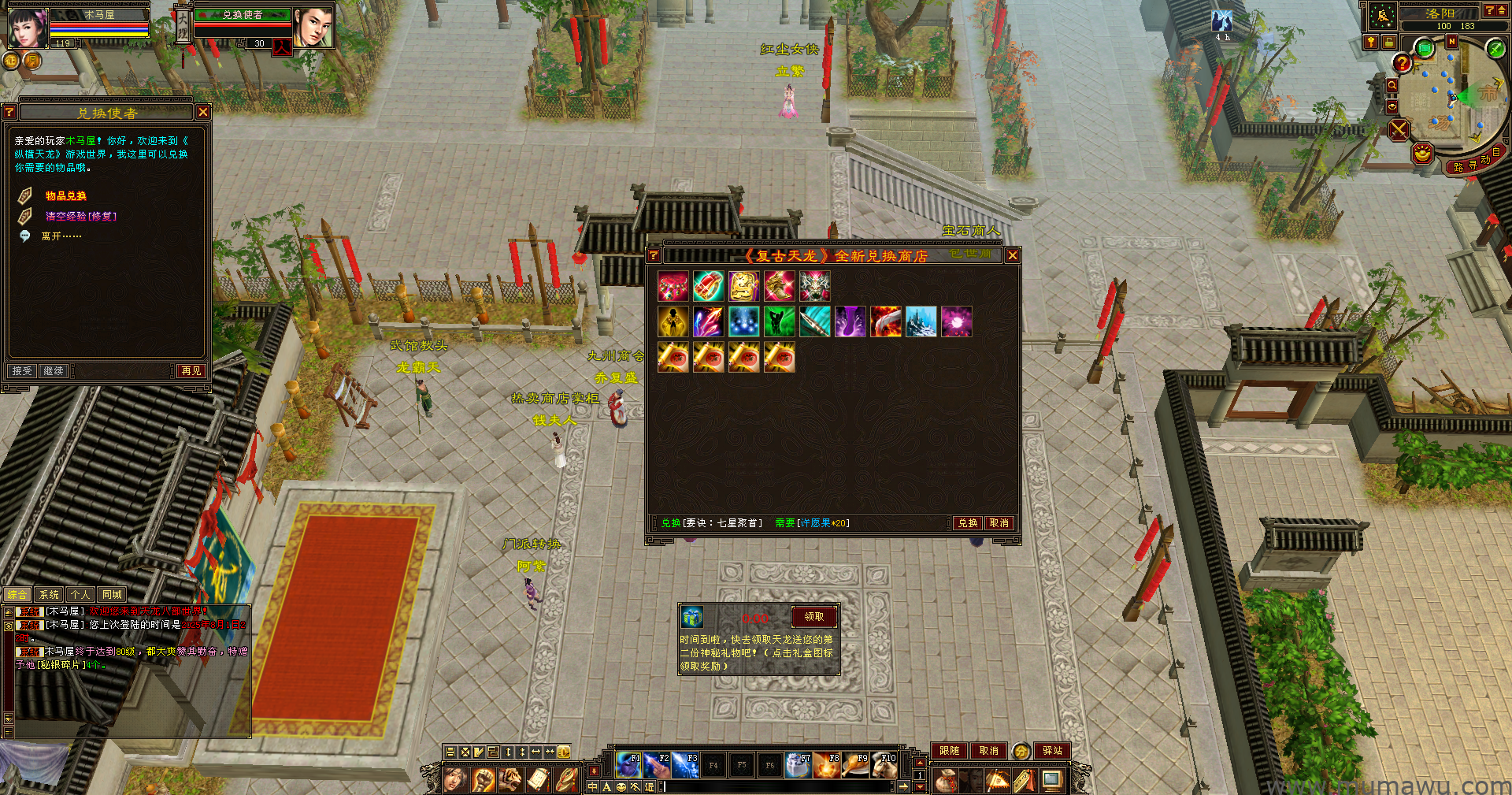The width and height of the screenshot is (1512, 795).
Task: Click the 再见 goodbye button
Action: point(191,371)
